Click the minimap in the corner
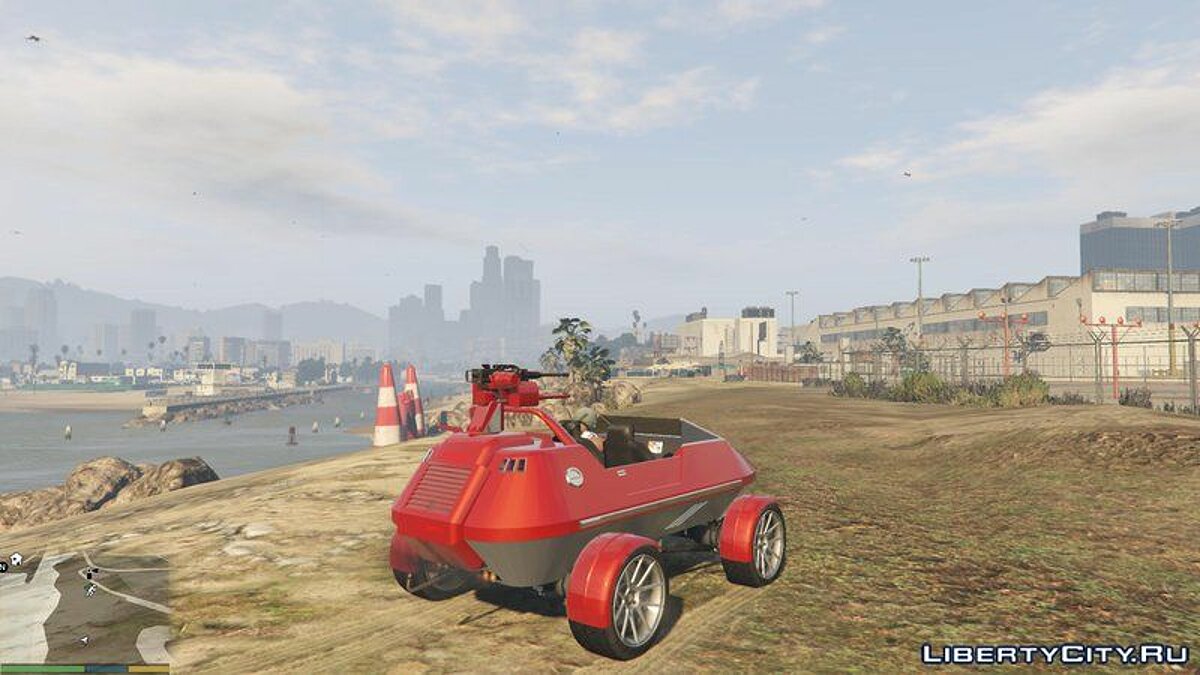Image resolution: width=1200 pixels, height=675 pixels. [x=85, y=606]
